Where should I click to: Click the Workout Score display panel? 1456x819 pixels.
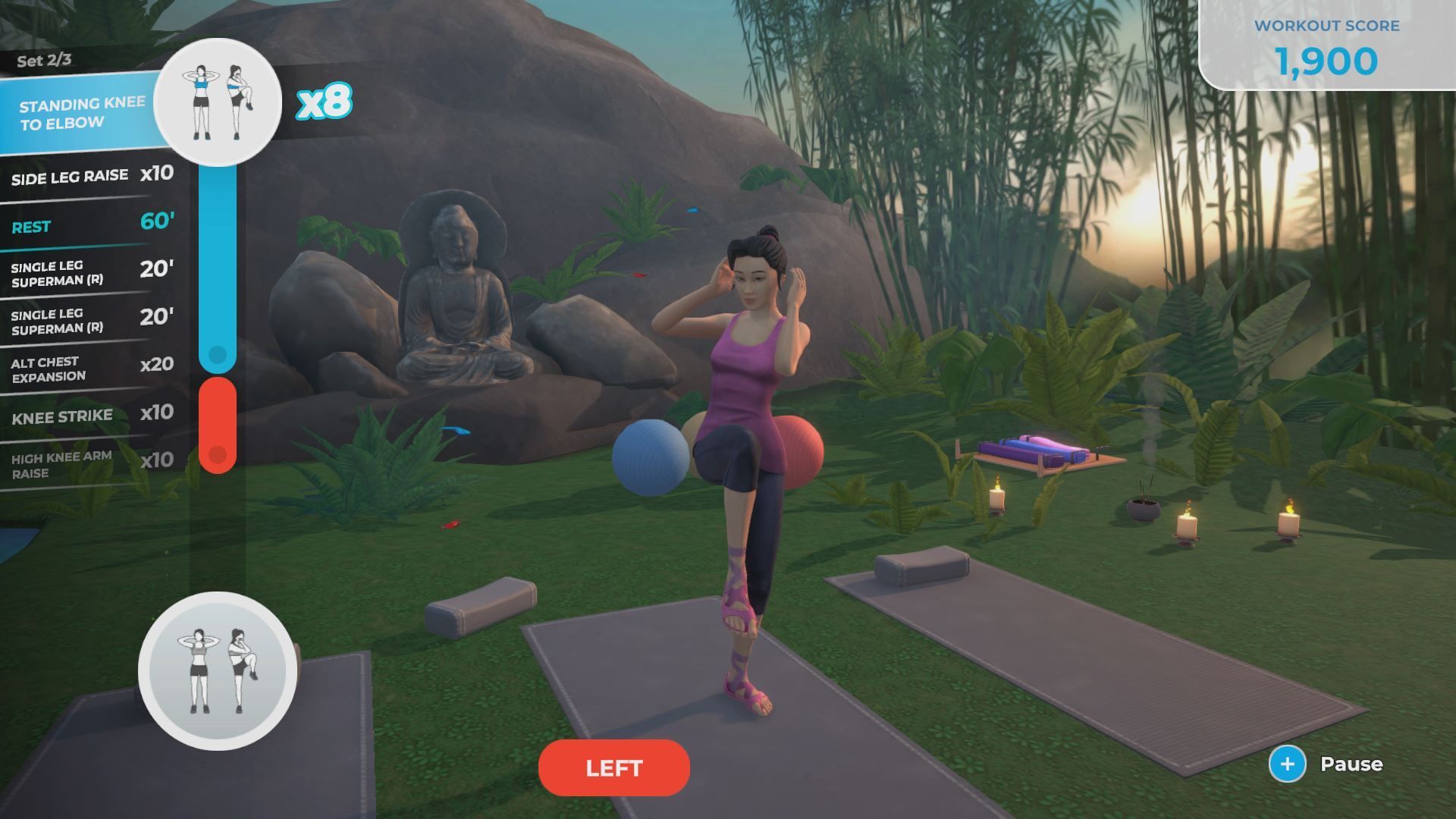click(x=1327, y=45)
